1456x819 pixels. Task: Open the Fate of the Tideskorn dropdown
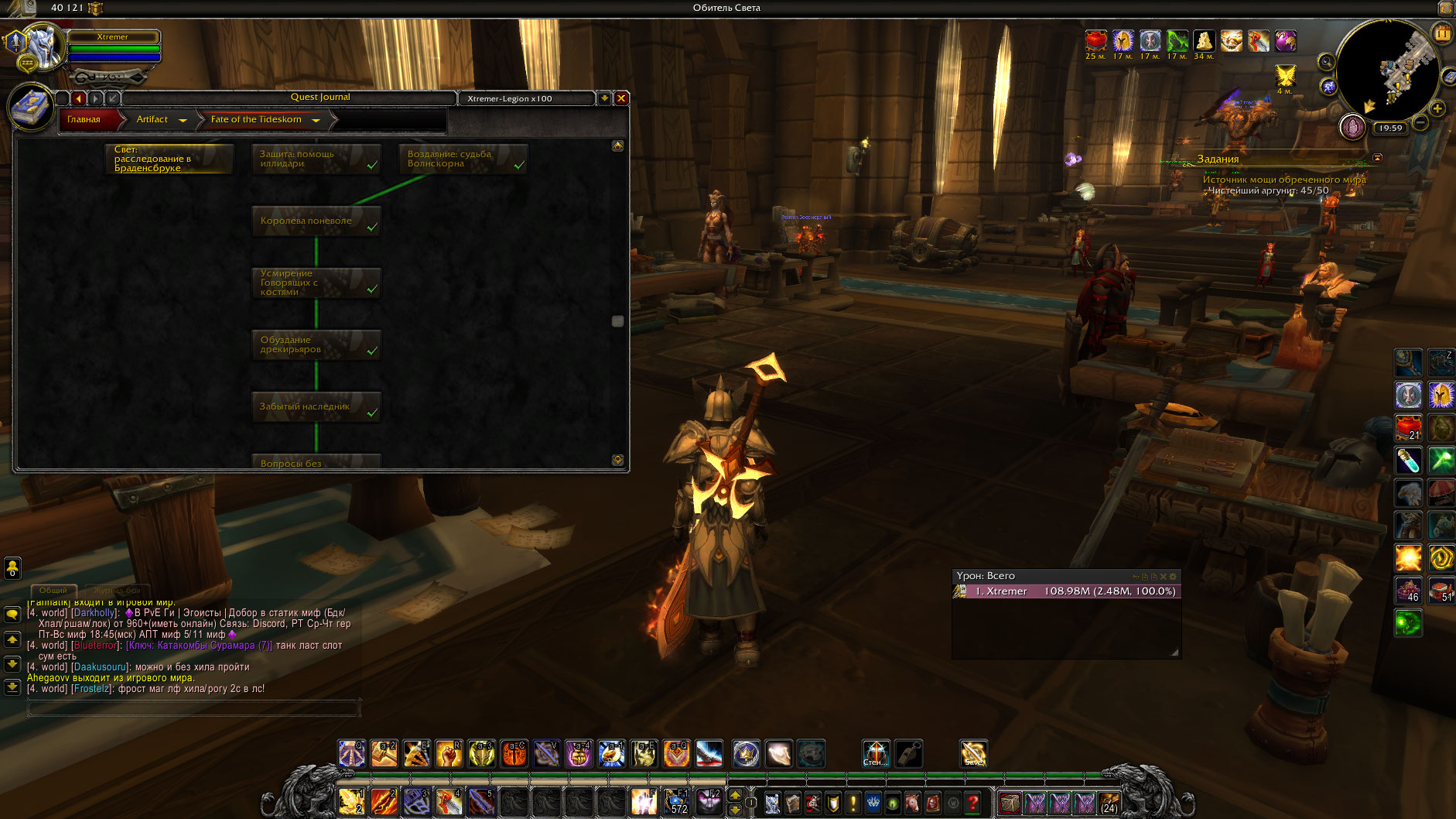pos(316,120)
